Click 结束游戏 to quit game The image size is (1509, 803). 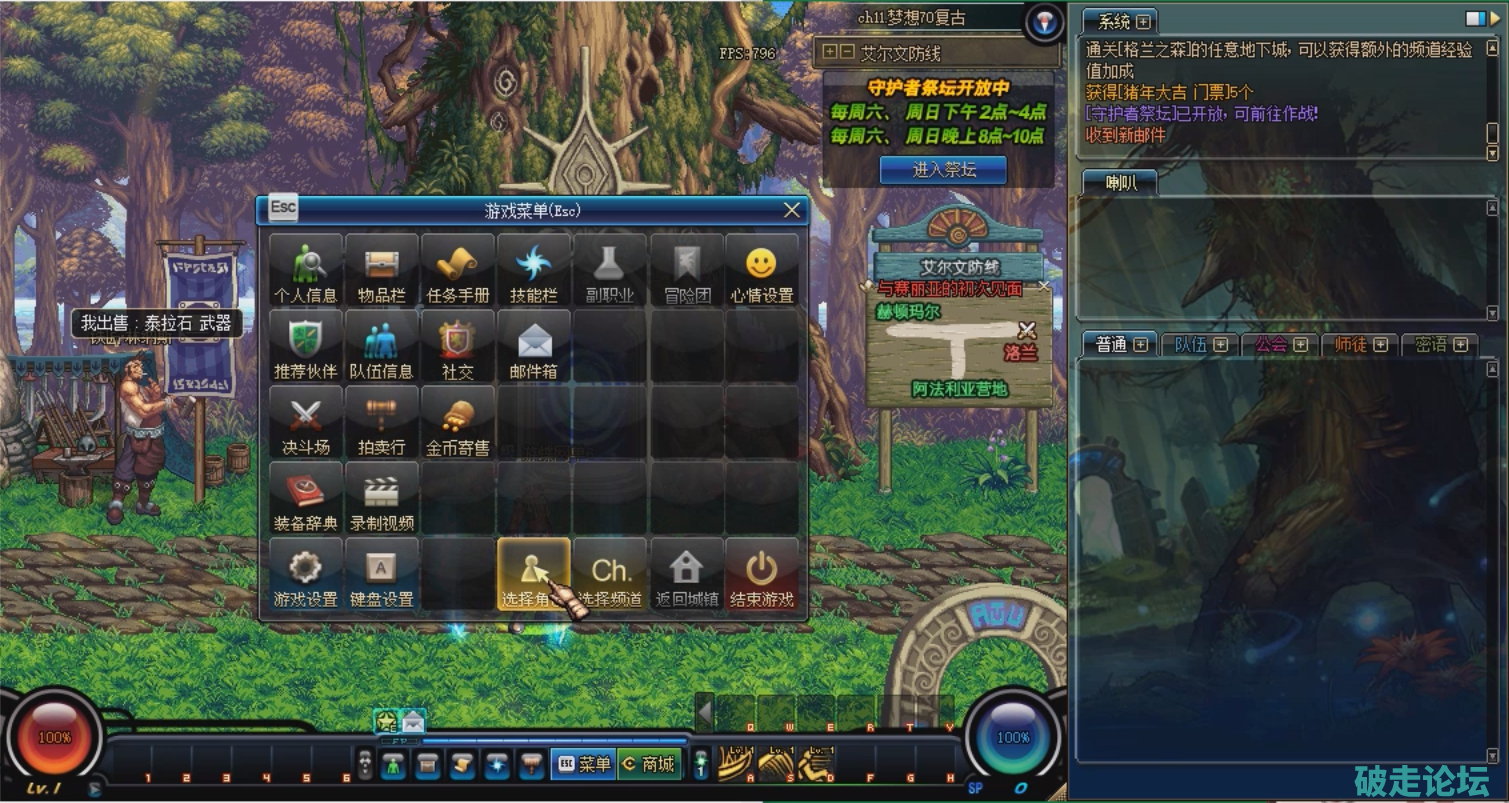(762, 575)
